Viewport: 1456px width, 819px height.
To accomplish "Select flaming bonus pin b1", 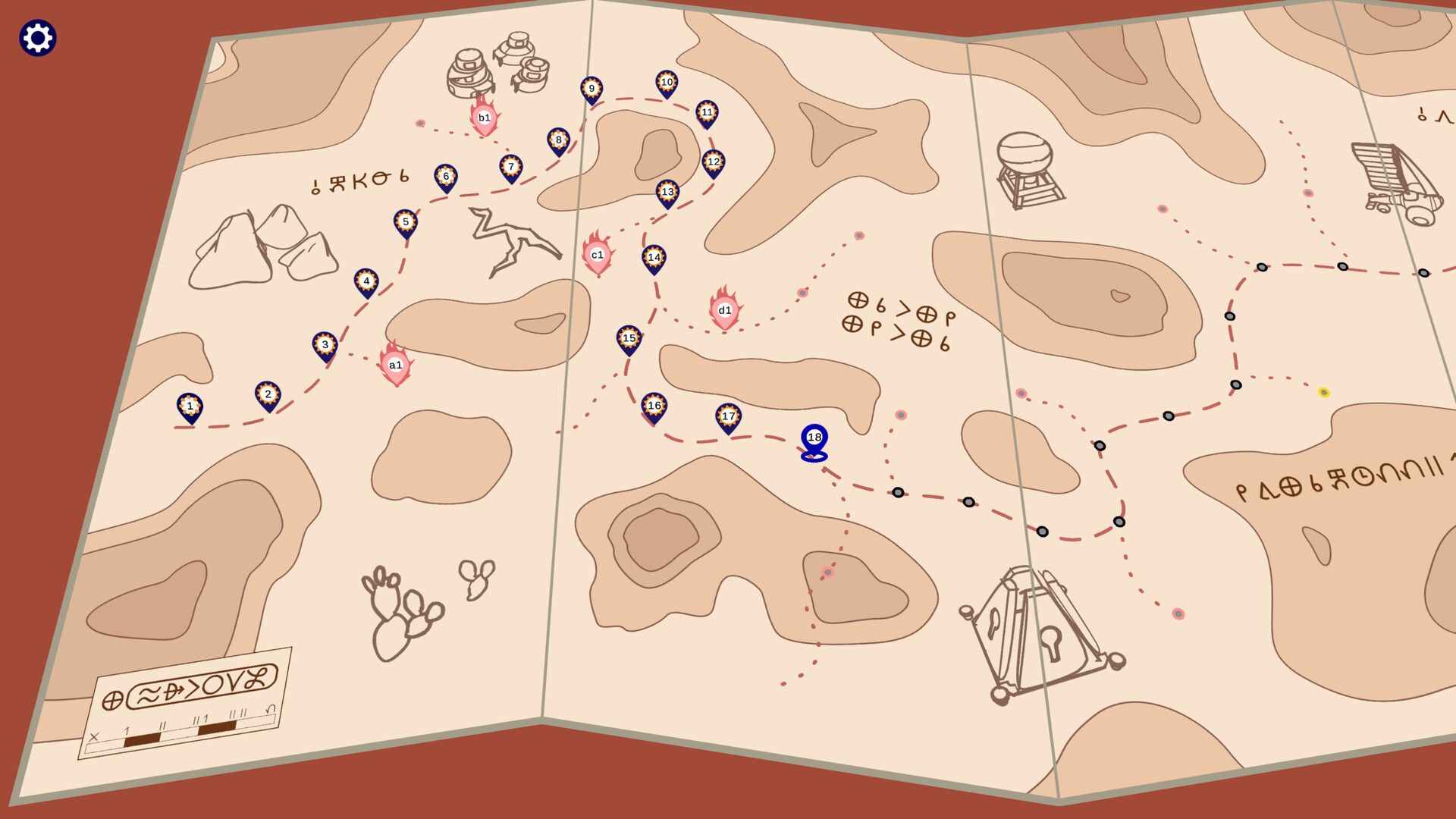I will (x=483, y=118).
